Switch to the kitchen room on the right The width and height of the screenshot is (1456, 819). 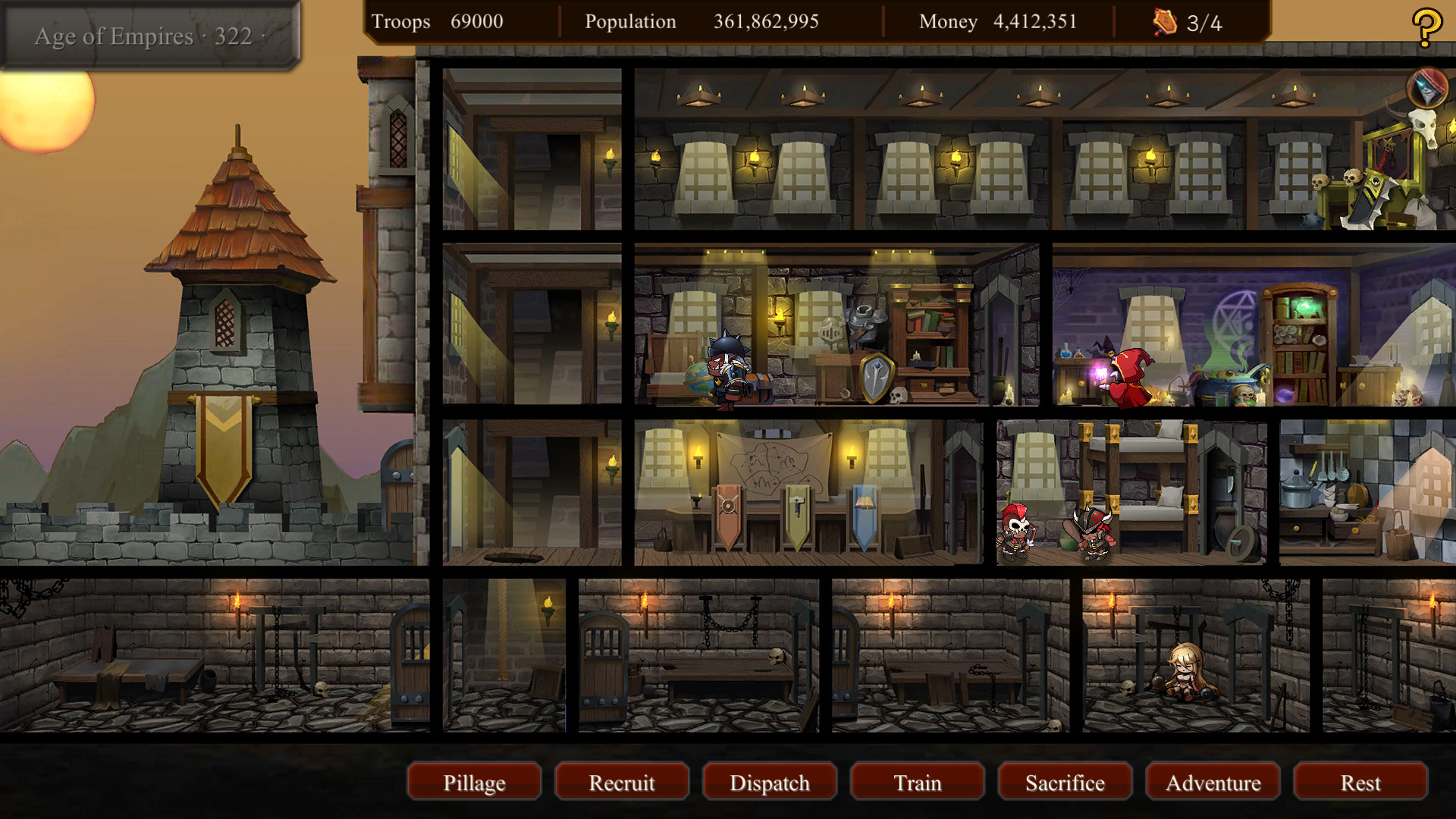1357,493
